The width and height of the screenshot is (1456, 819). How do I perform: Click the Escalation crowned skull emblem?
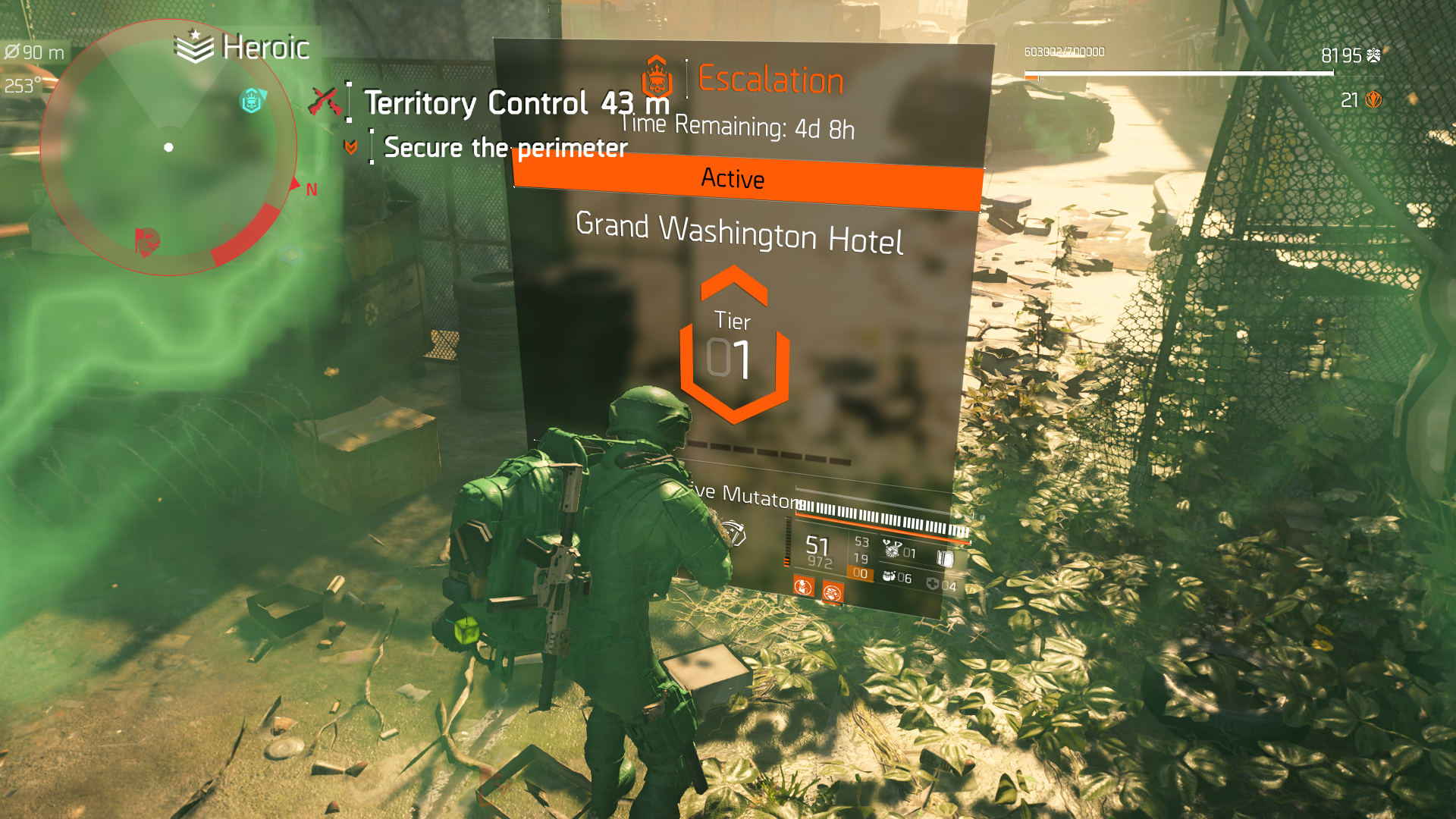pyautogui.click(x=657, y=77)
